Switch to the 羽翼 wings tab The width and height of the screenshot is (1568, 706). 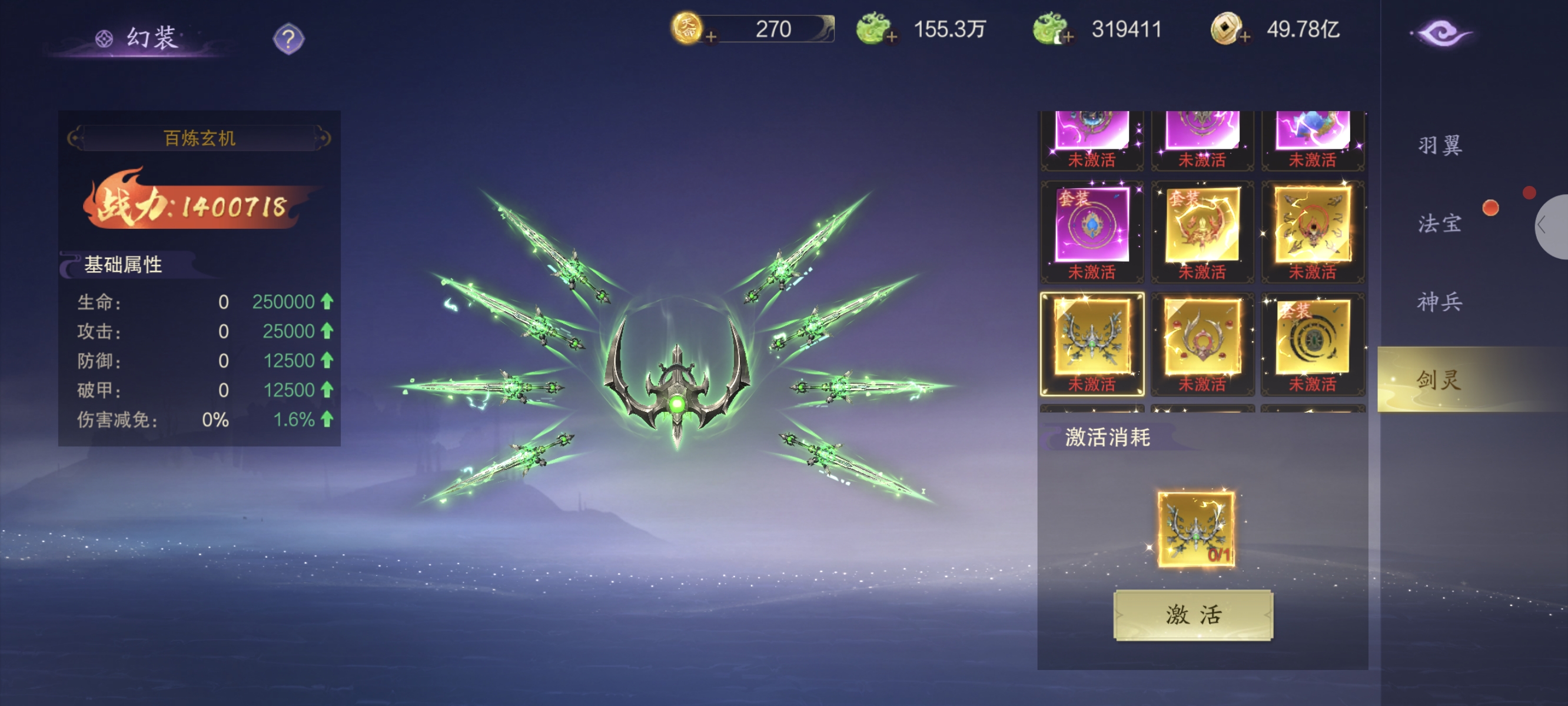click(x=1440, y=145)
